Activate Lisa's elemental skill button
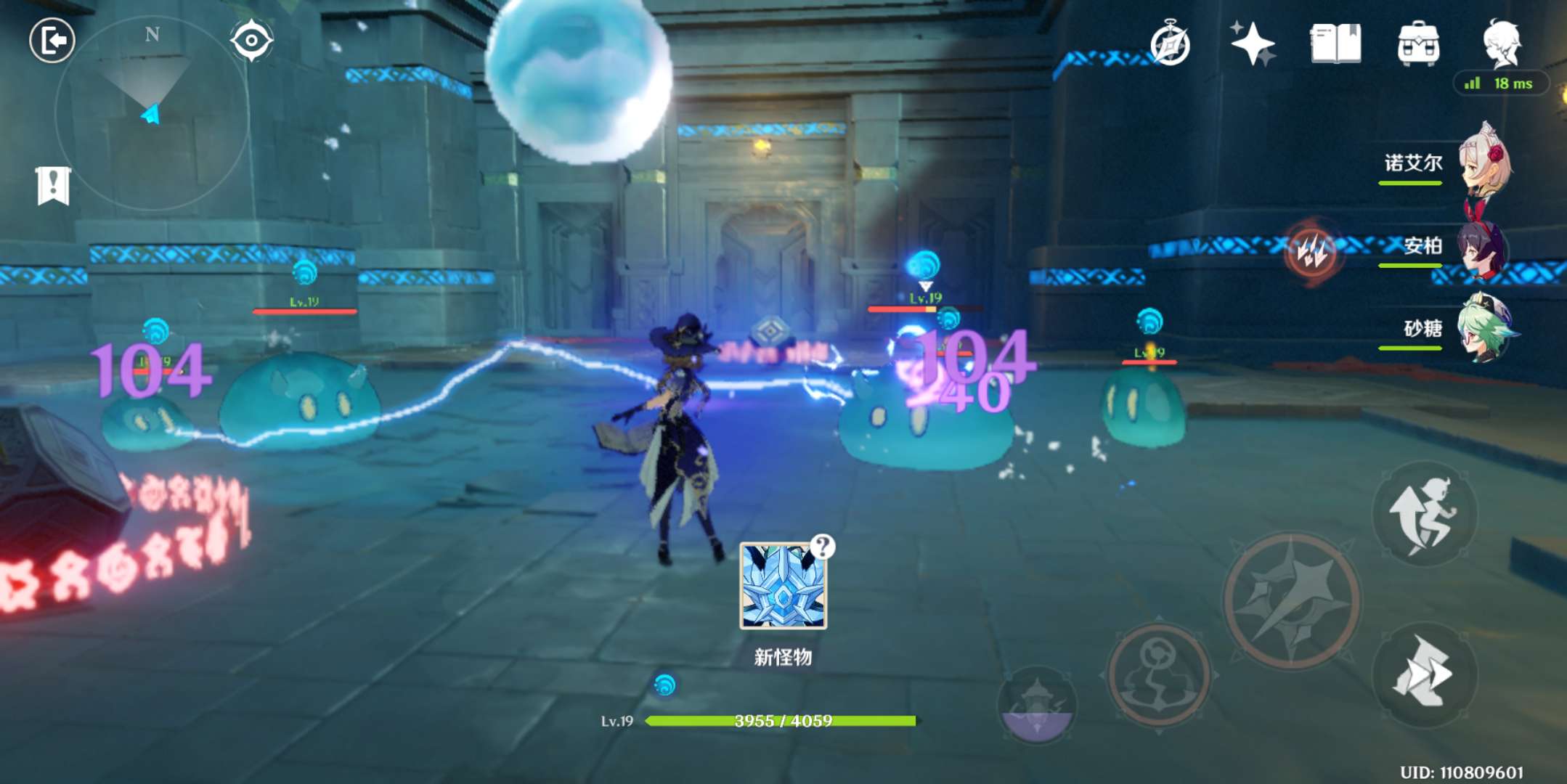The height and width of the screenshot is (784, 1567). (1158, 675)
